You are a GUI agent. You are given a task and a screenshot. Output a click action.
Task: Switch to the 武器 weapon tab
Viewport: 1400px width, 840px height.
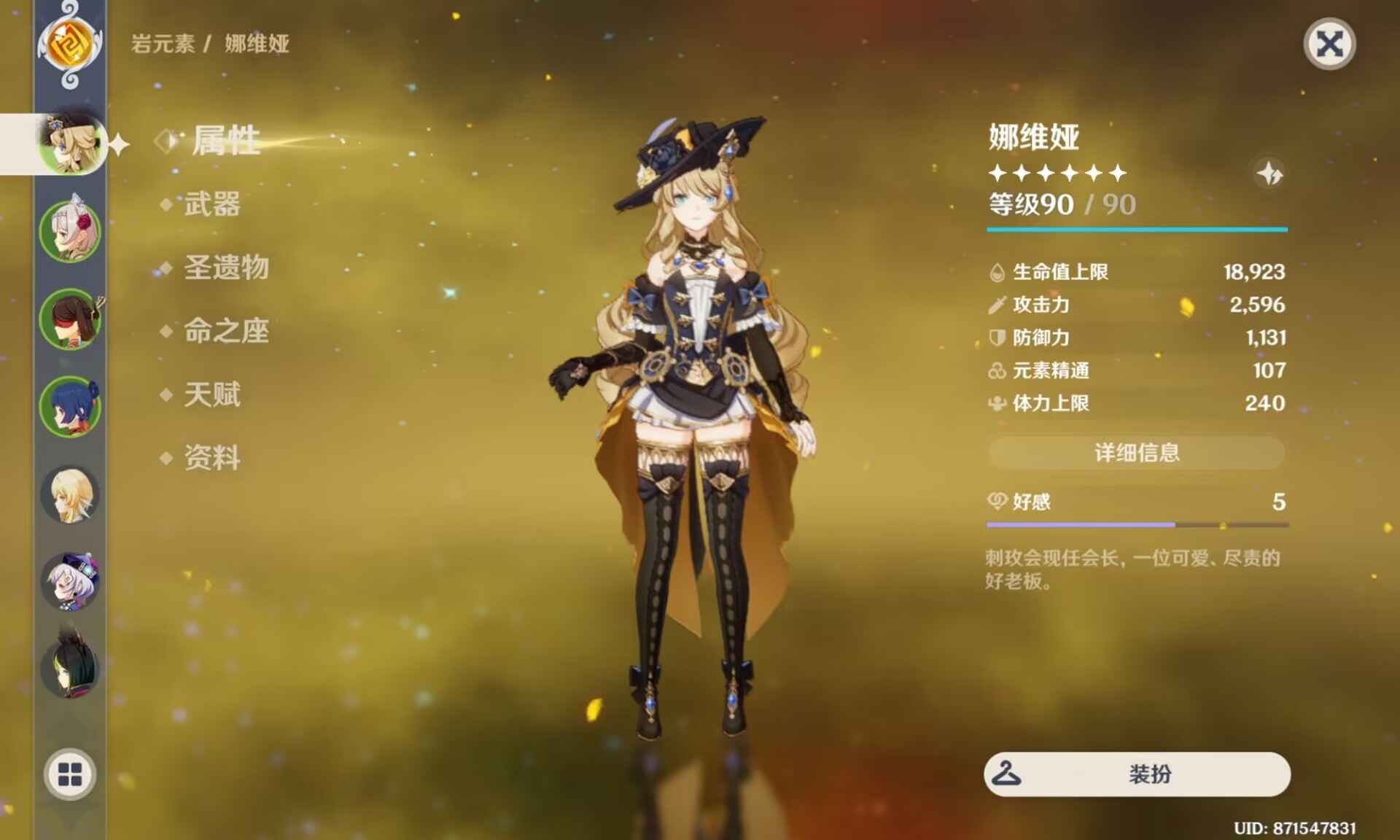pyautogui.click(x=211, y=204)
